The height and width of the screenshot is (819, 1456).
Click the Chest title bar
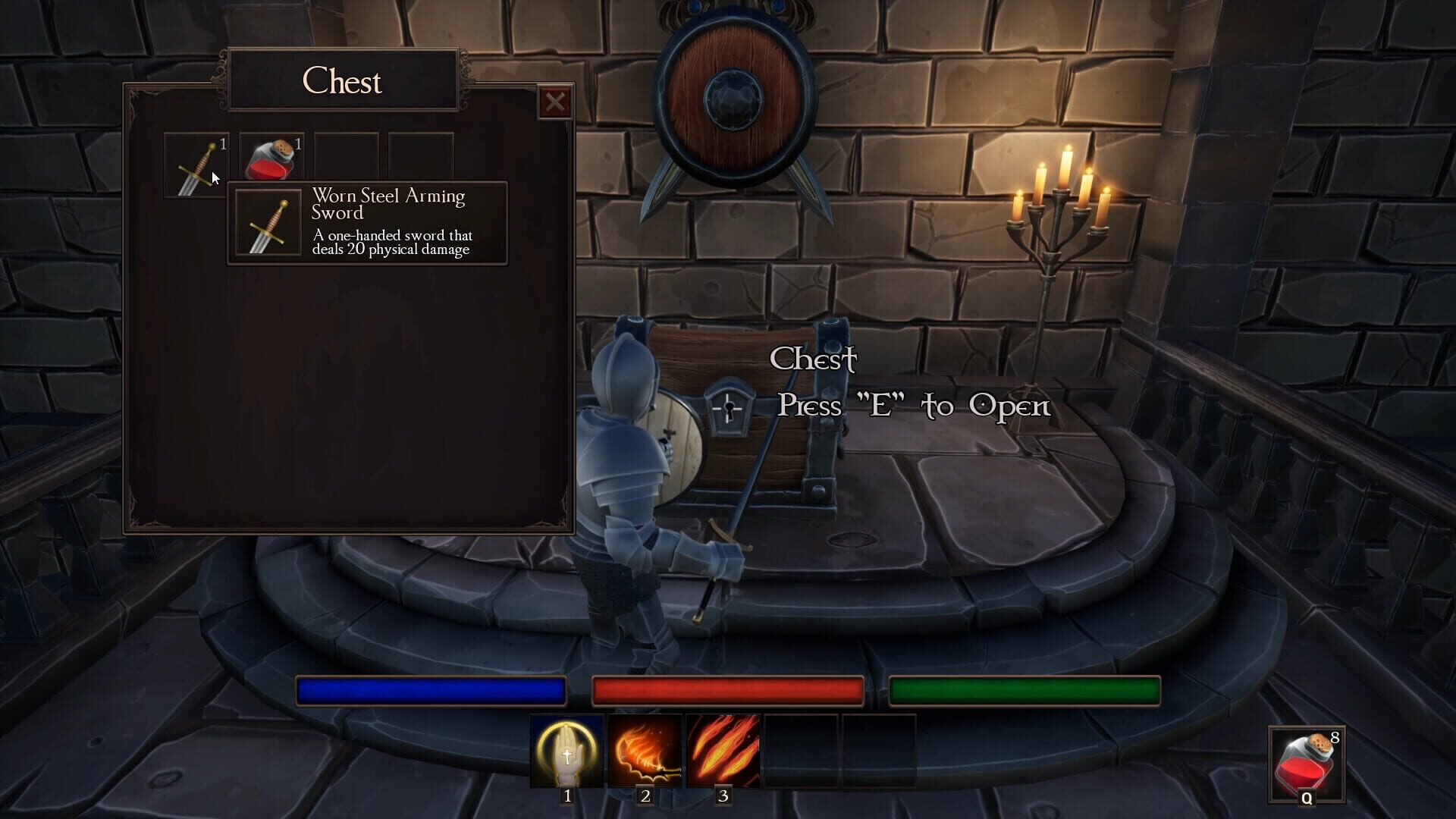pos(343,81)
